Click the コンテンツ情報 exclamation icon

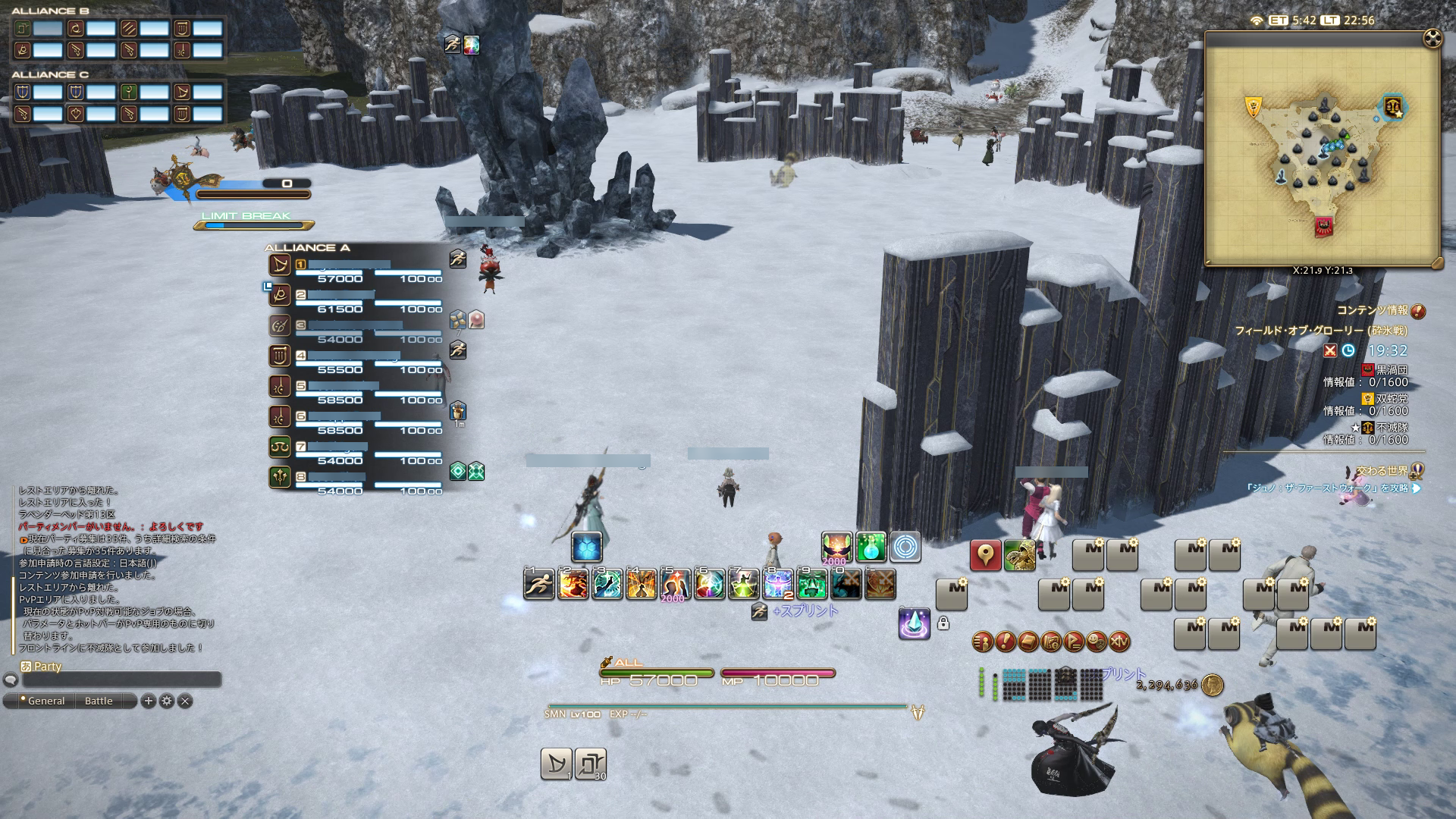pyautogui.click(x=1418, y=311)
